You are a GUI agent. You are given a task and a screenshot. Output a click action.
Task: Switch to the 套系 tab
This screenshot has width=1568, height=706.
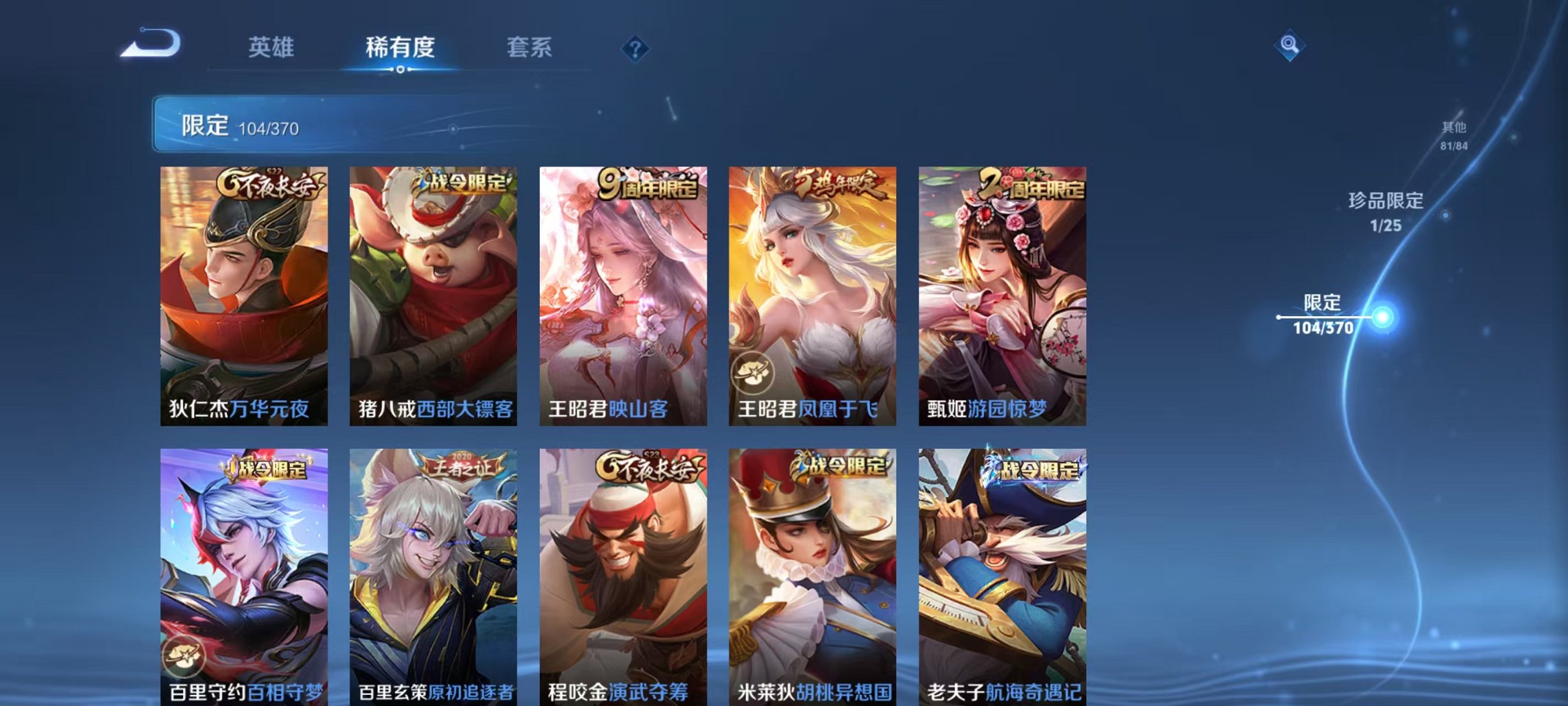(x=530, y=47)
